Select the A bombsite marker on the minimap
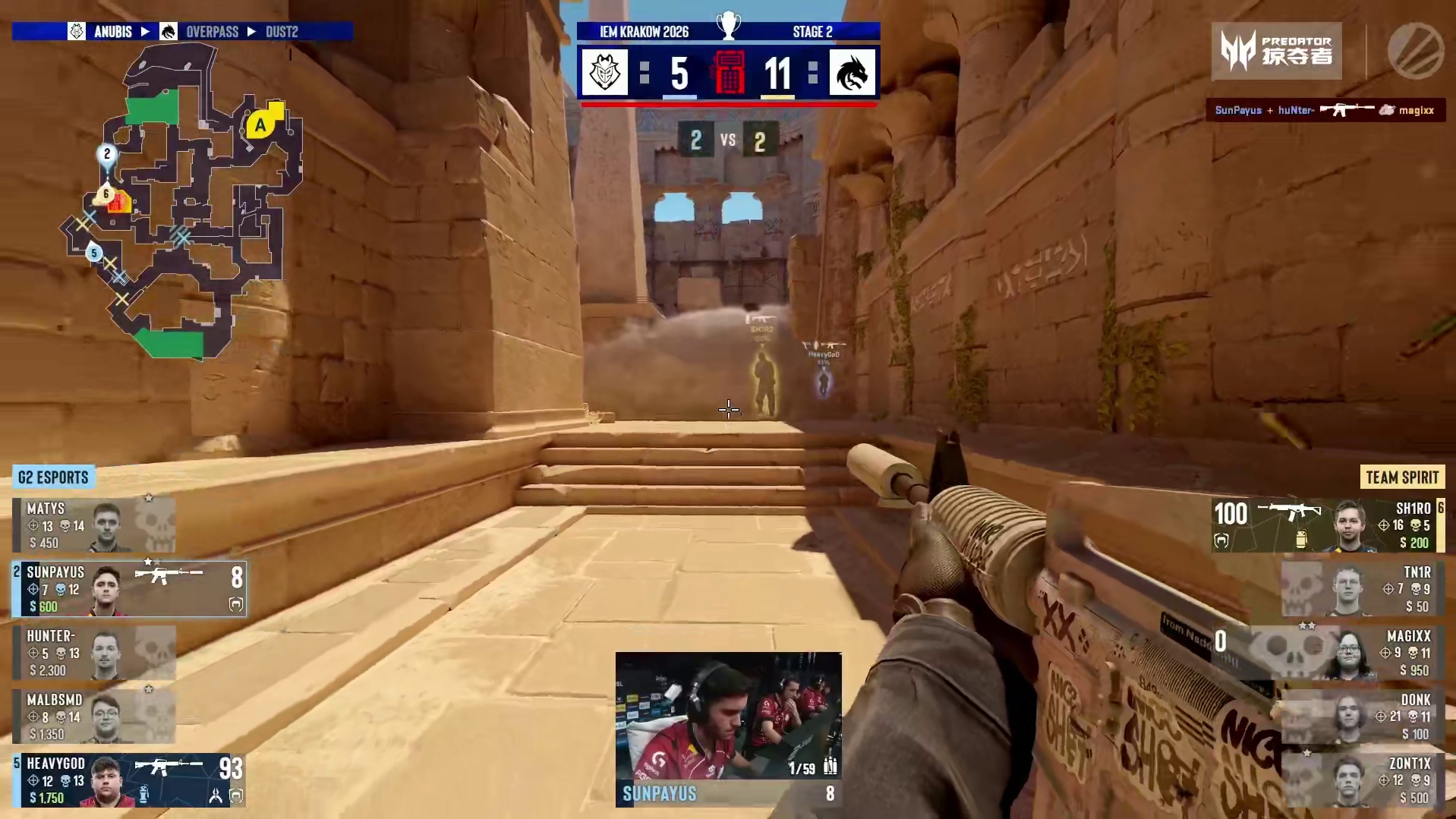This screenshot has height=819, width=1456. click(x=260, y=125)
